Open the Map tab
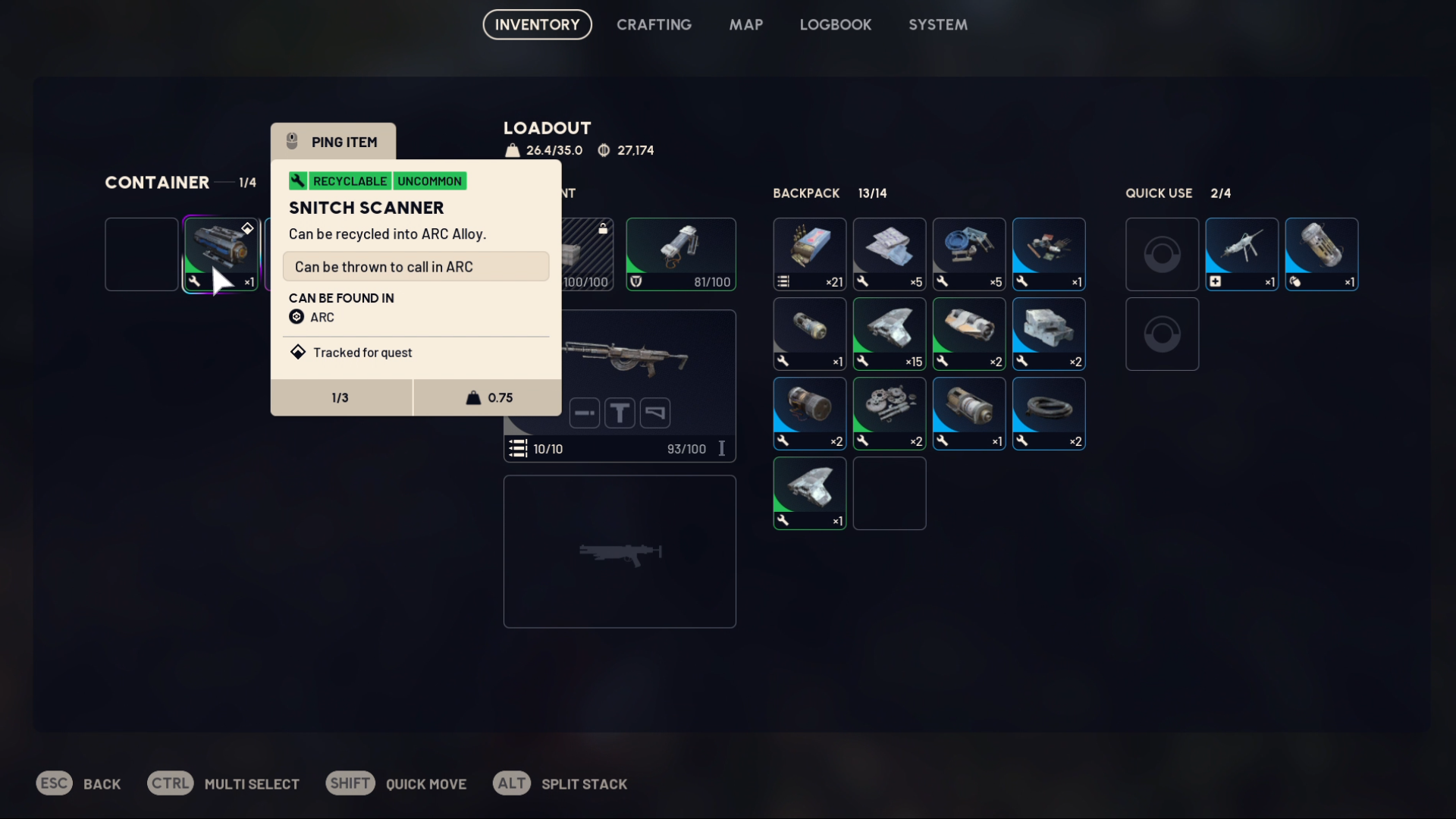Viewport: 1456px width, 819px height. coord(745,24)
